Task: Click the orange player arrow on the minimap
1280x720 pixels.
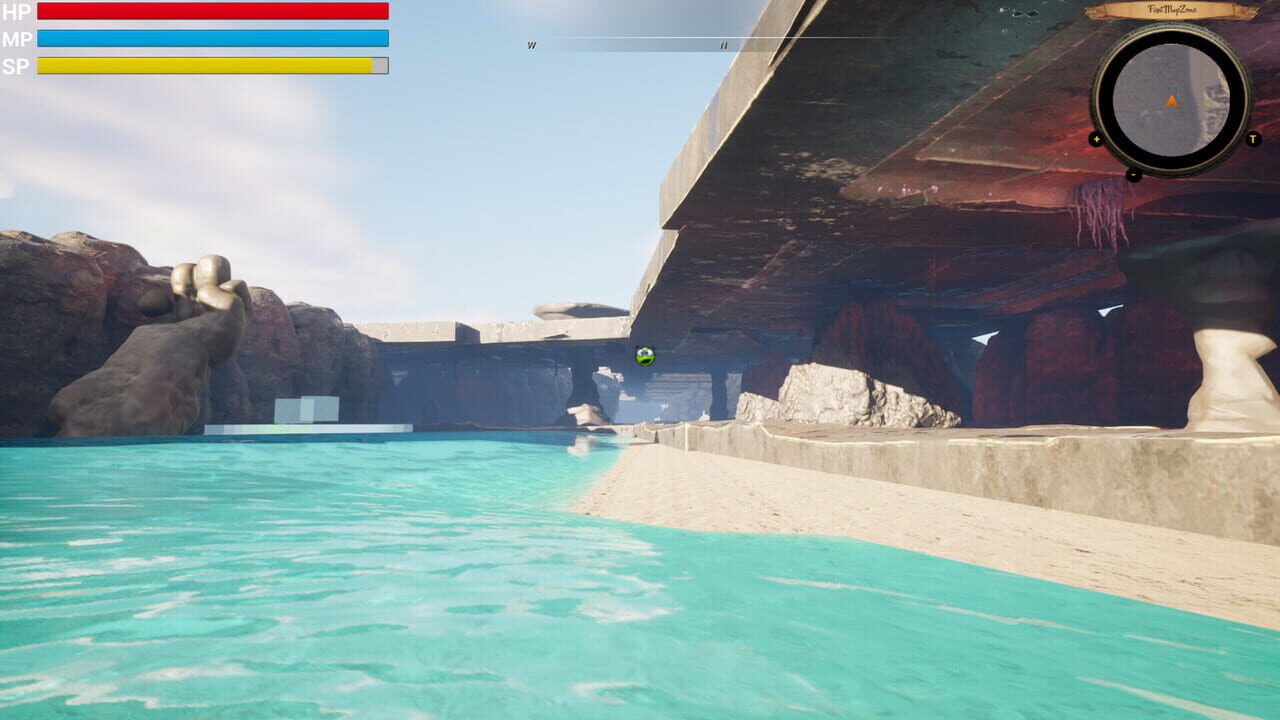Action: pyautogui.click(x=1171, y=100)
